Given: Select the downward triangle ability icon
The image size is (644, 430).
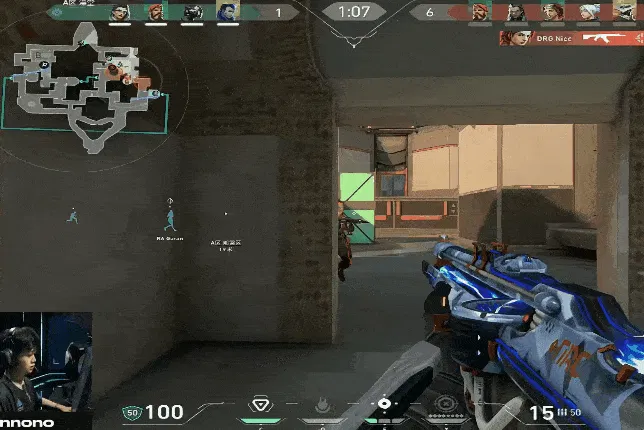Looking at the screenshot, I should (261, 404).
